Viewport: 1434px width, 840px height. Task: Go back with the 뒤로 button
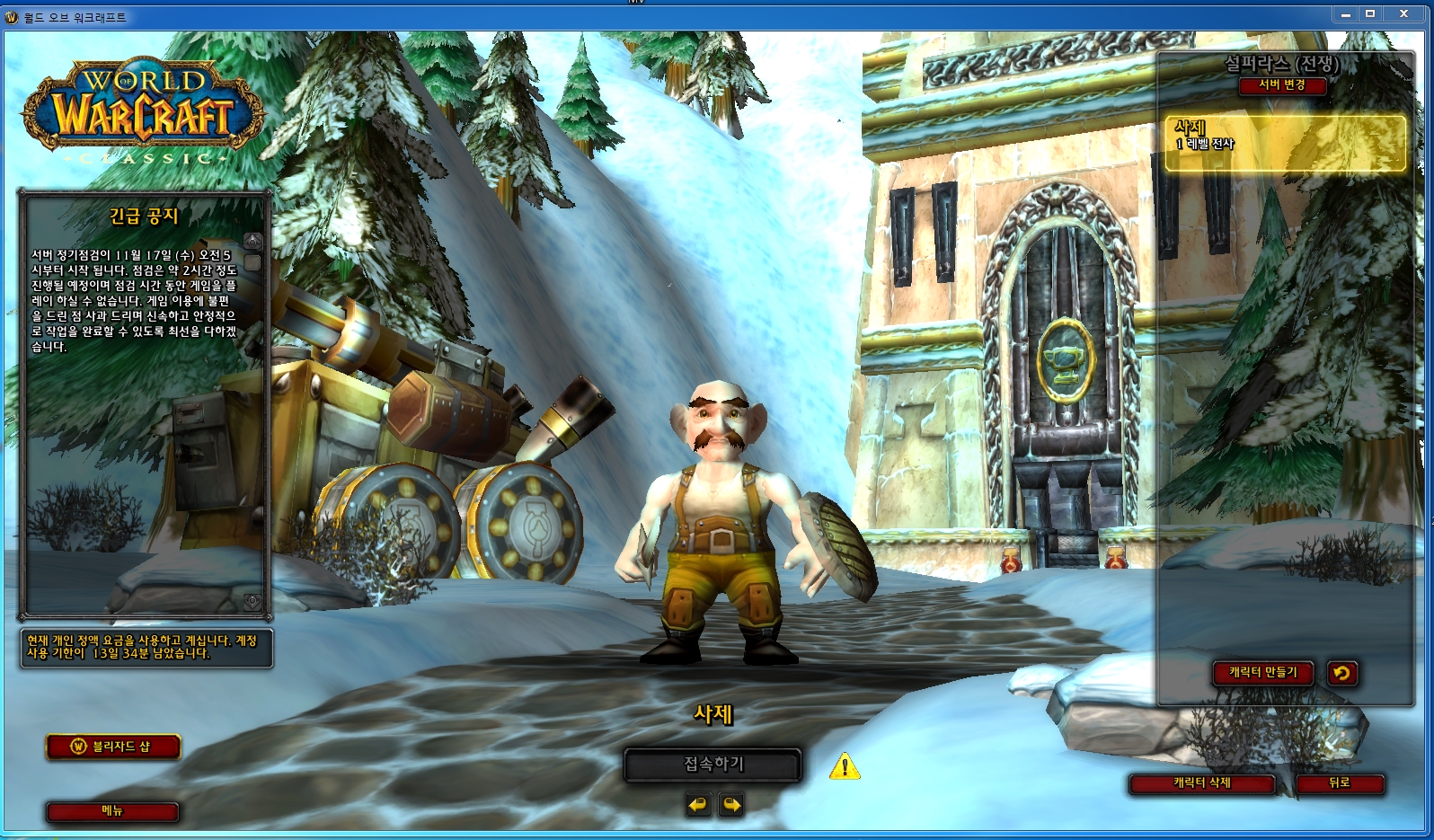point(1340,783)
